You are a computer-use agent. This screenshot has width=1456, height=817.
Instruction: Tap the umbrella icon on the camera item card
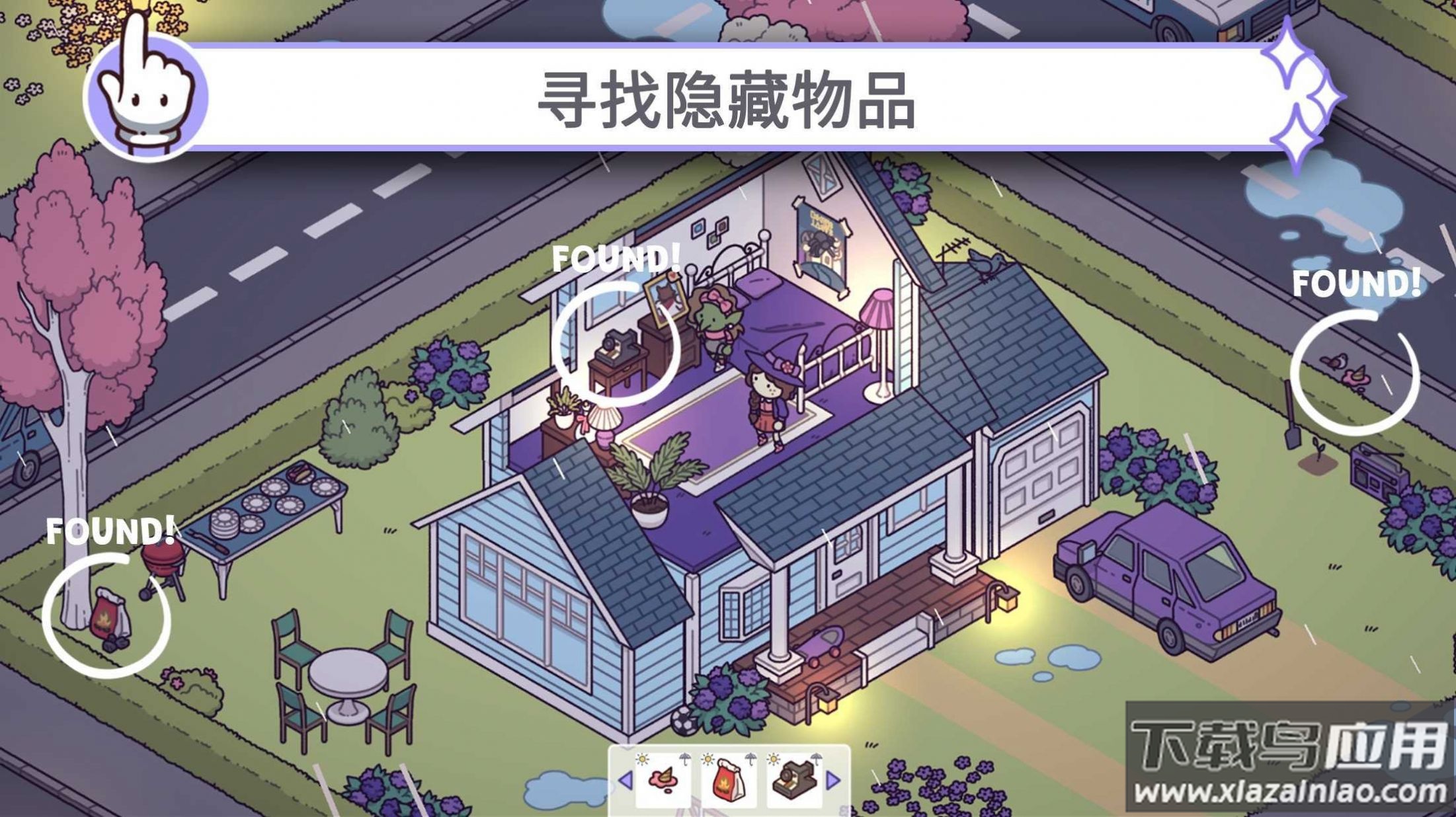click(817, 759)
